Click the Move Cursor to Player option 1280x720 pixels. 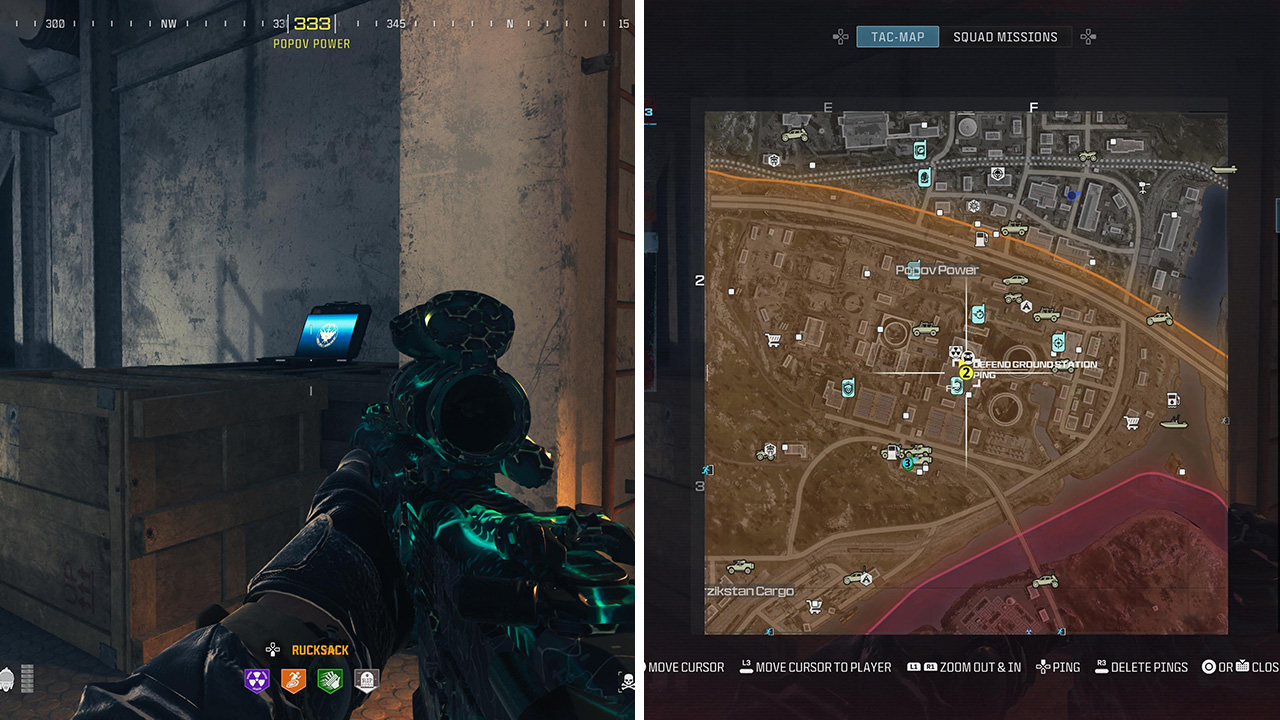click(822, 667)
